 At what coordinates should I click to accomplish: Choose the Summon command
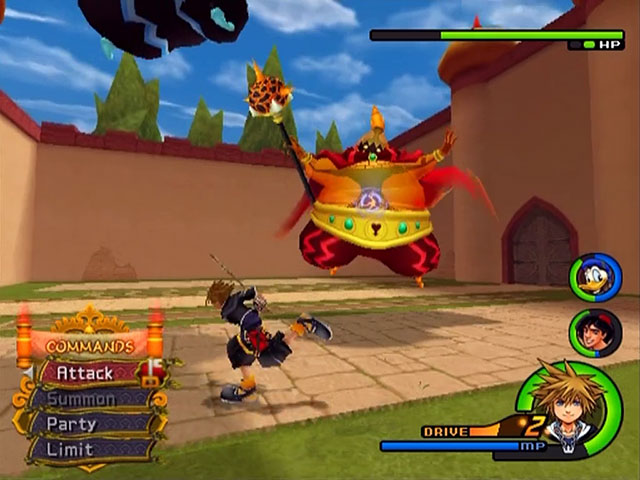pyautogui.click(x=86, y=398)
